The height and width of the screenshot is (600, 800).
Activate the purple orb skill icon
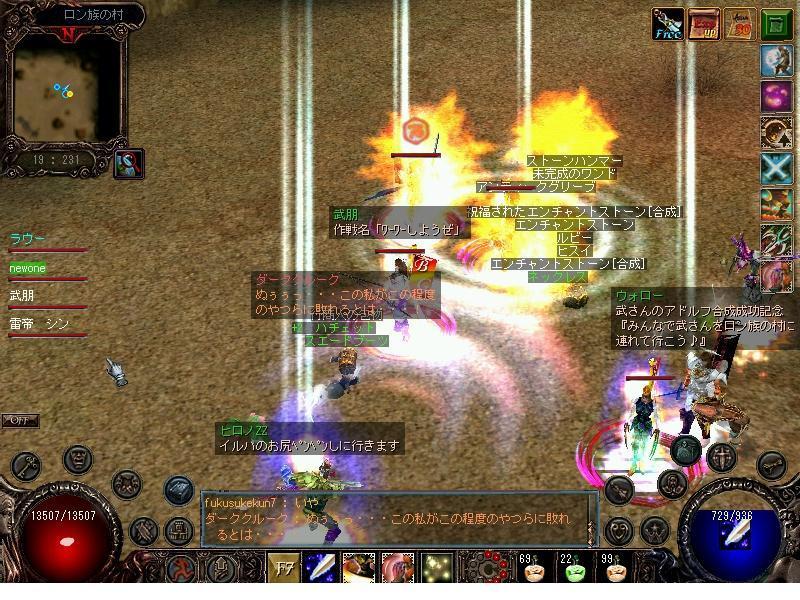point(776,96)
